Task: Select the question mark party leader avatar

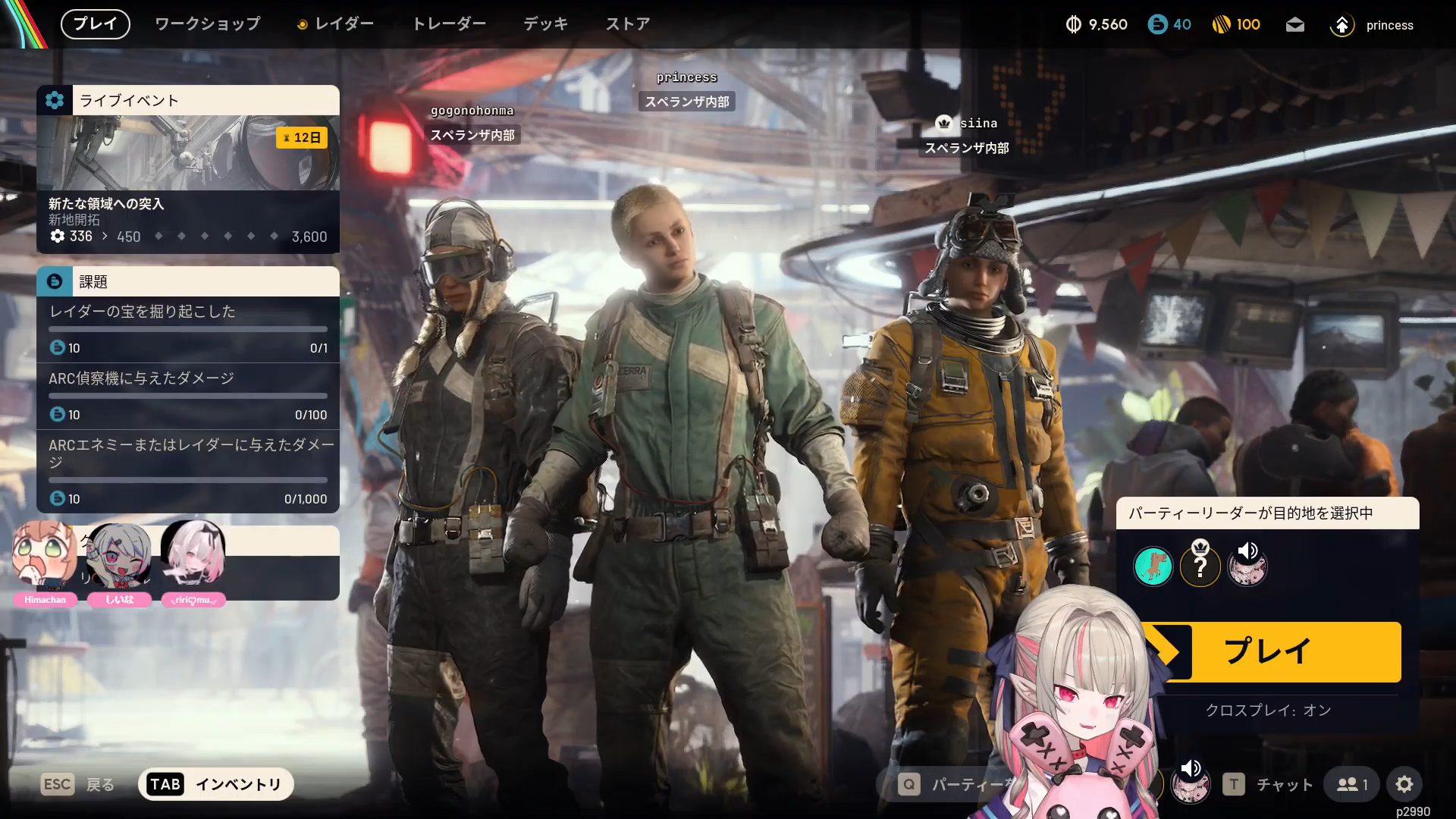Action: (1200, 566)
